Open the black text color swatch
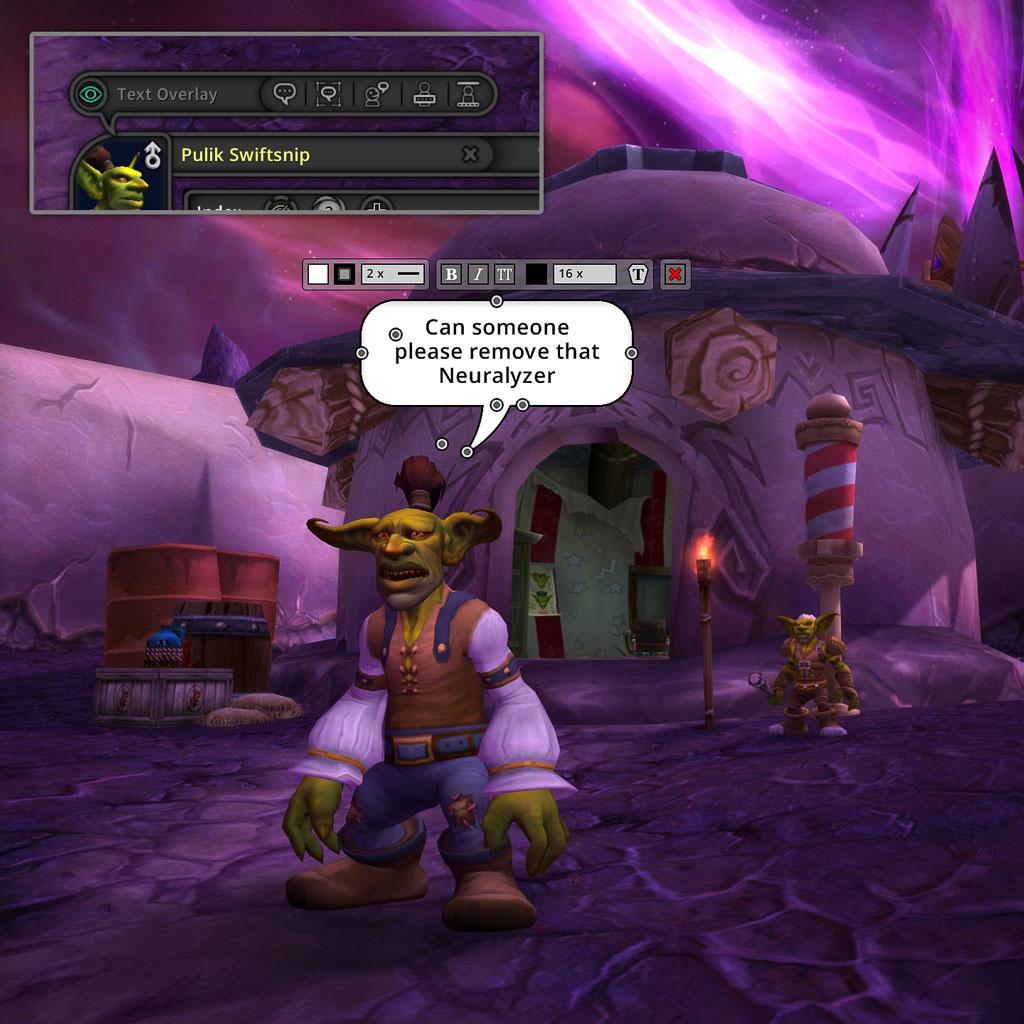The image size is (1024, 1024). click(537, 274)
